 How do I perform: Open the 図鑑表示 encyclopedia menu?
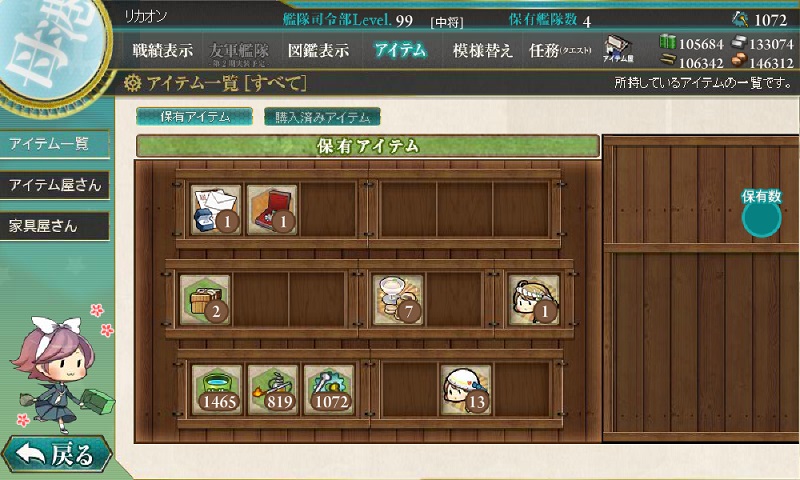[x=316, y=51]
